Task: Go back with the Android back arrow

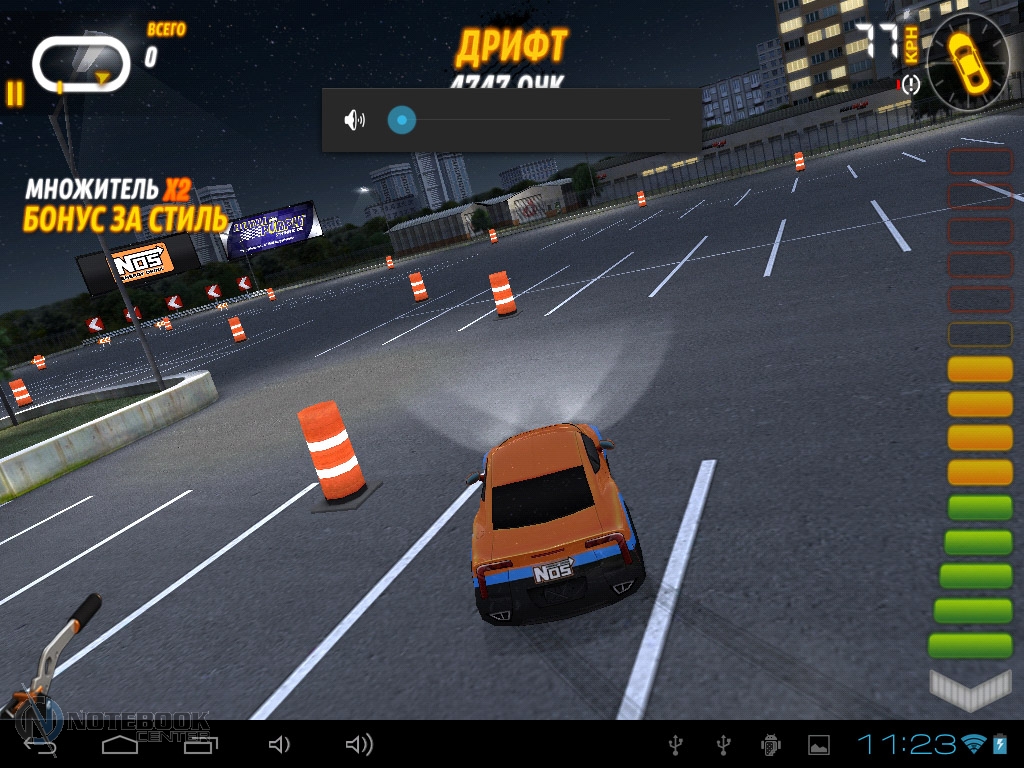Action: point(40,745)
